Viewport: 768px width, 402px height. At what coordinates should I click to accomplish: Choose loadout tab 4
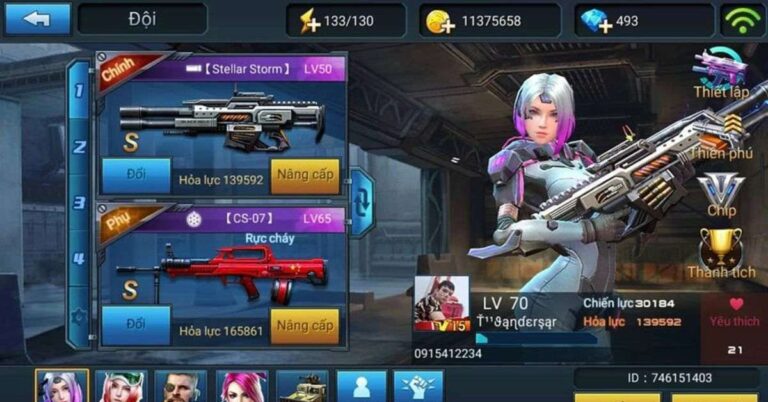pos(79,259)
